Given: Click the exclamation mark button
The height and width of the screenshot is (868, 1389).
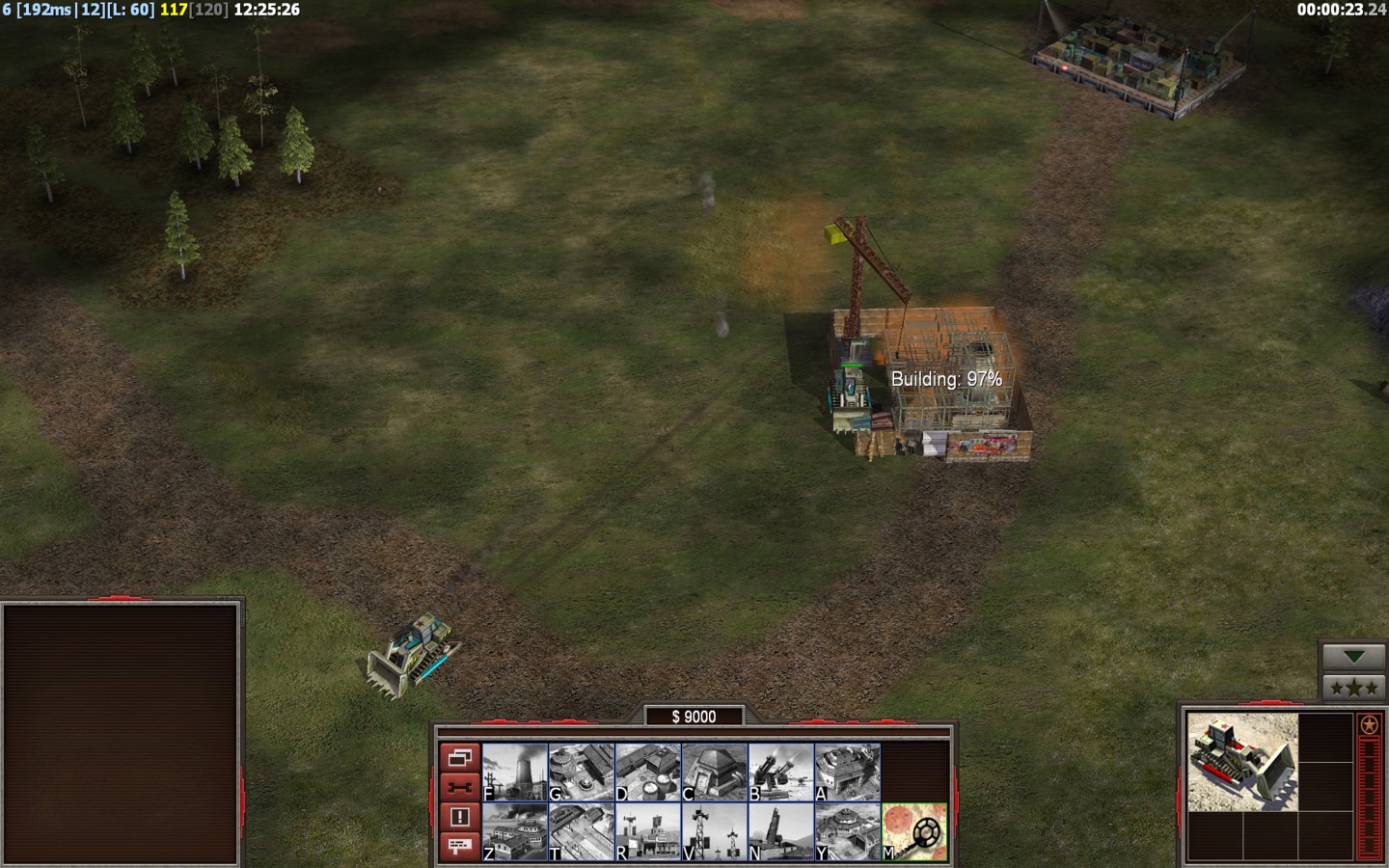Looking at the screenshot, I should 459,817.
